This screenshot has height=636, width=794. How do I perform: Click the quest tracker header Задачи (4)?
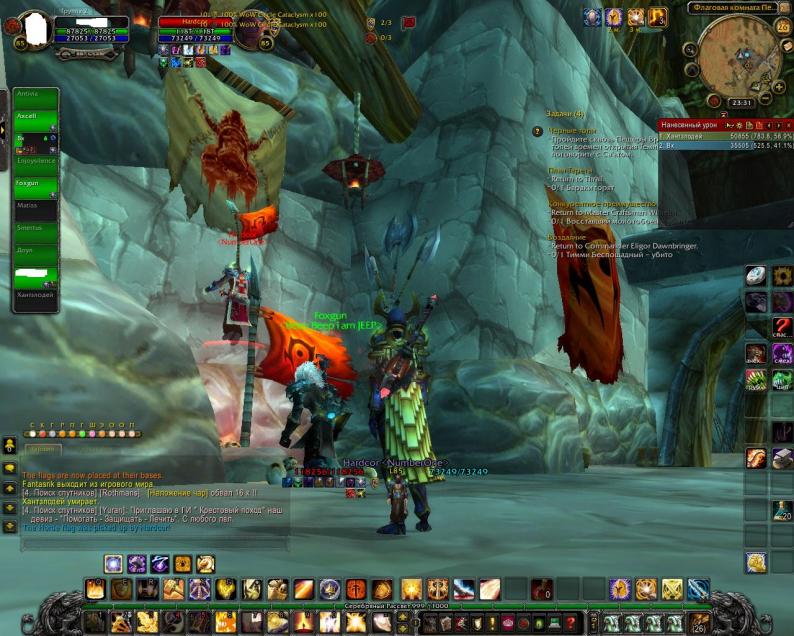tap(566, 114)
